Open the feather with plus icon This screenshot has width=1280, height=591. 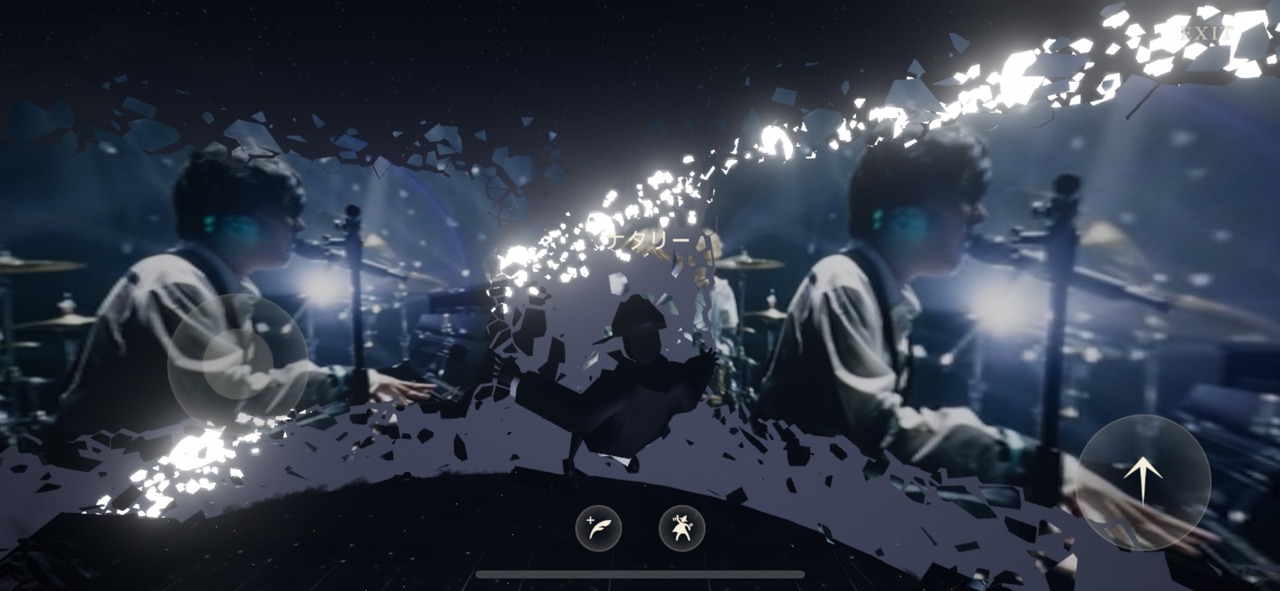point(598,527)
